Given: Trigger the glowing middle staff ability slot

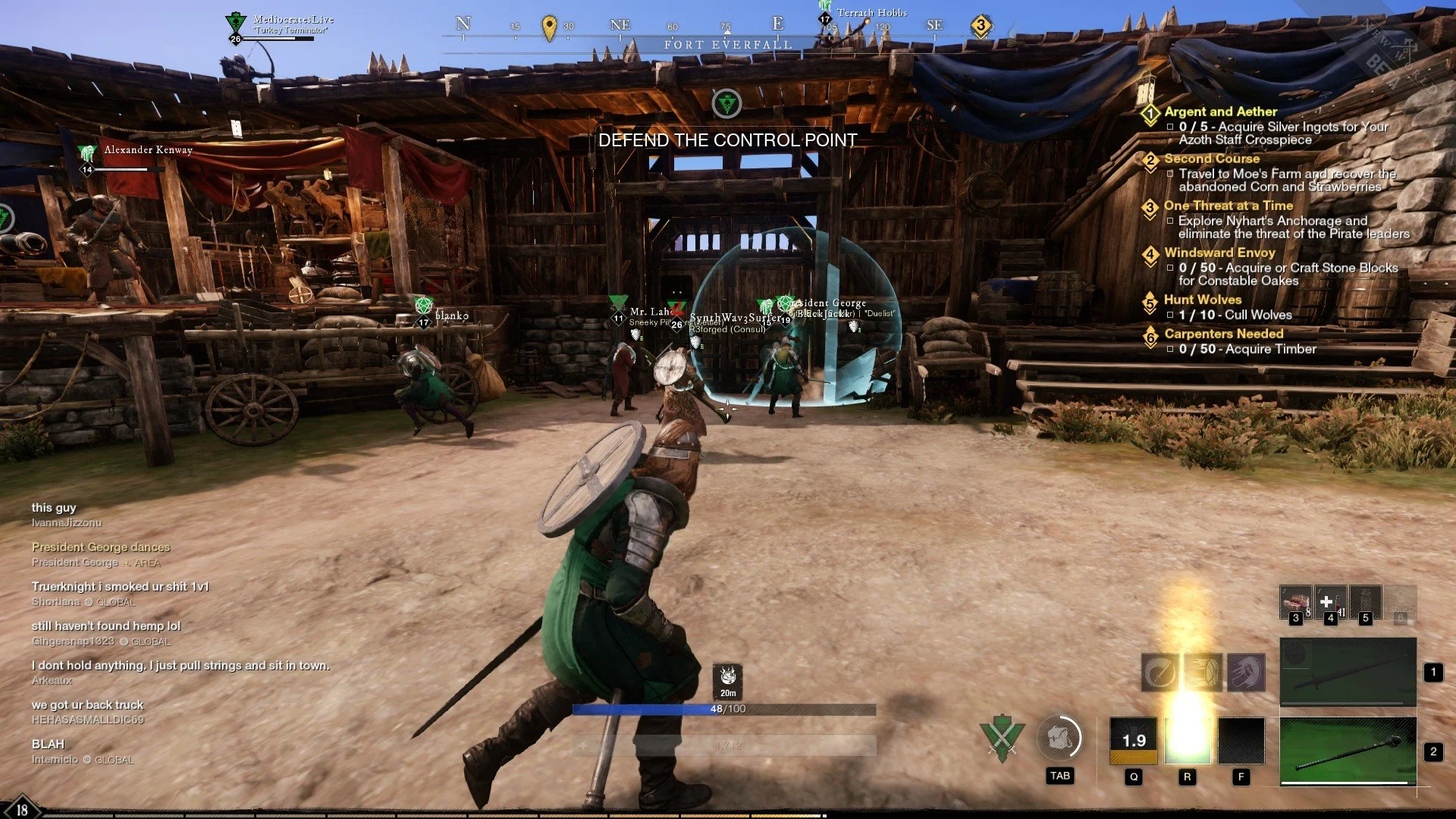Looking at the screenshot, I should click(1188, 740).
